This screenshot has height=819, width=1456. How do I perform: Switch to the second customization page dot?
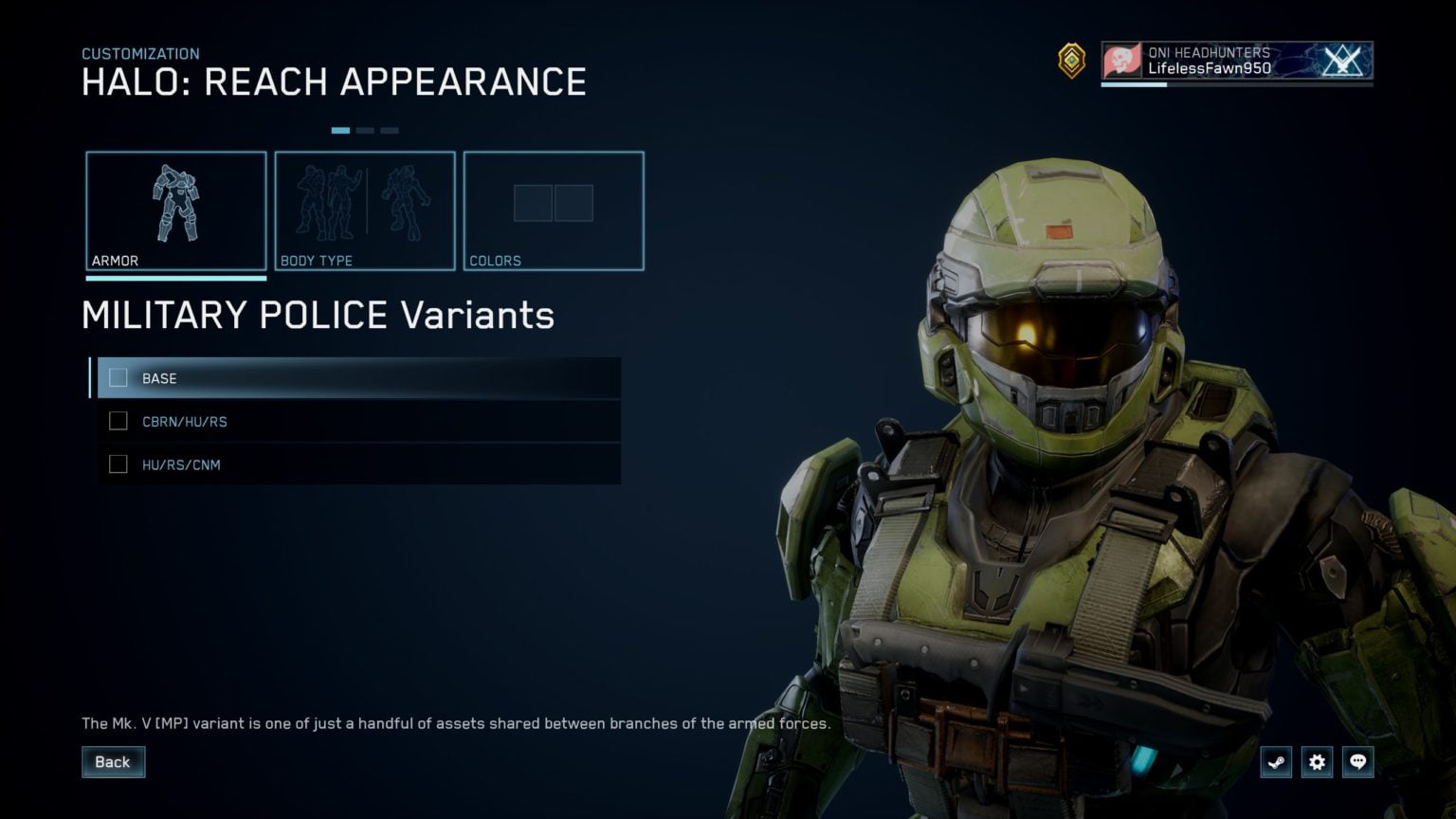(x=365, y=131)
